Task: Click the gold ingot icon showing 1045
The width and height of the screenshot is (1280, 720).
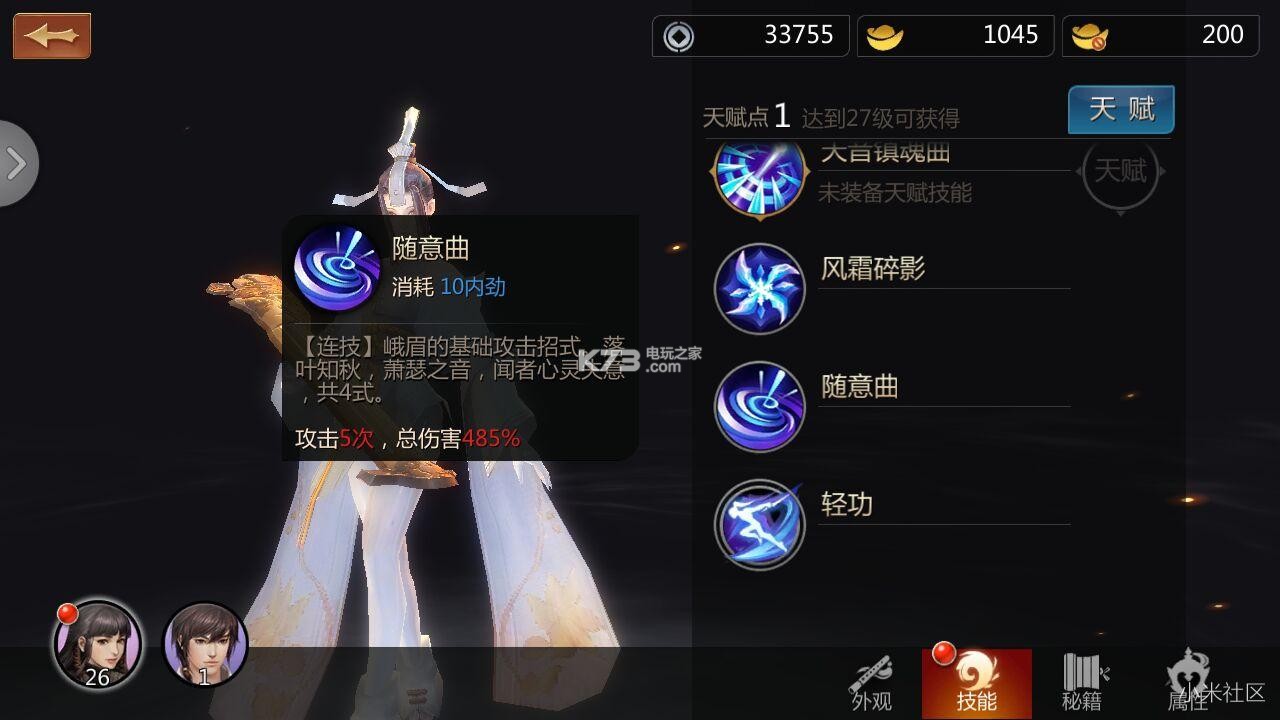Action: pyautogui.click(x=884, y=35)
